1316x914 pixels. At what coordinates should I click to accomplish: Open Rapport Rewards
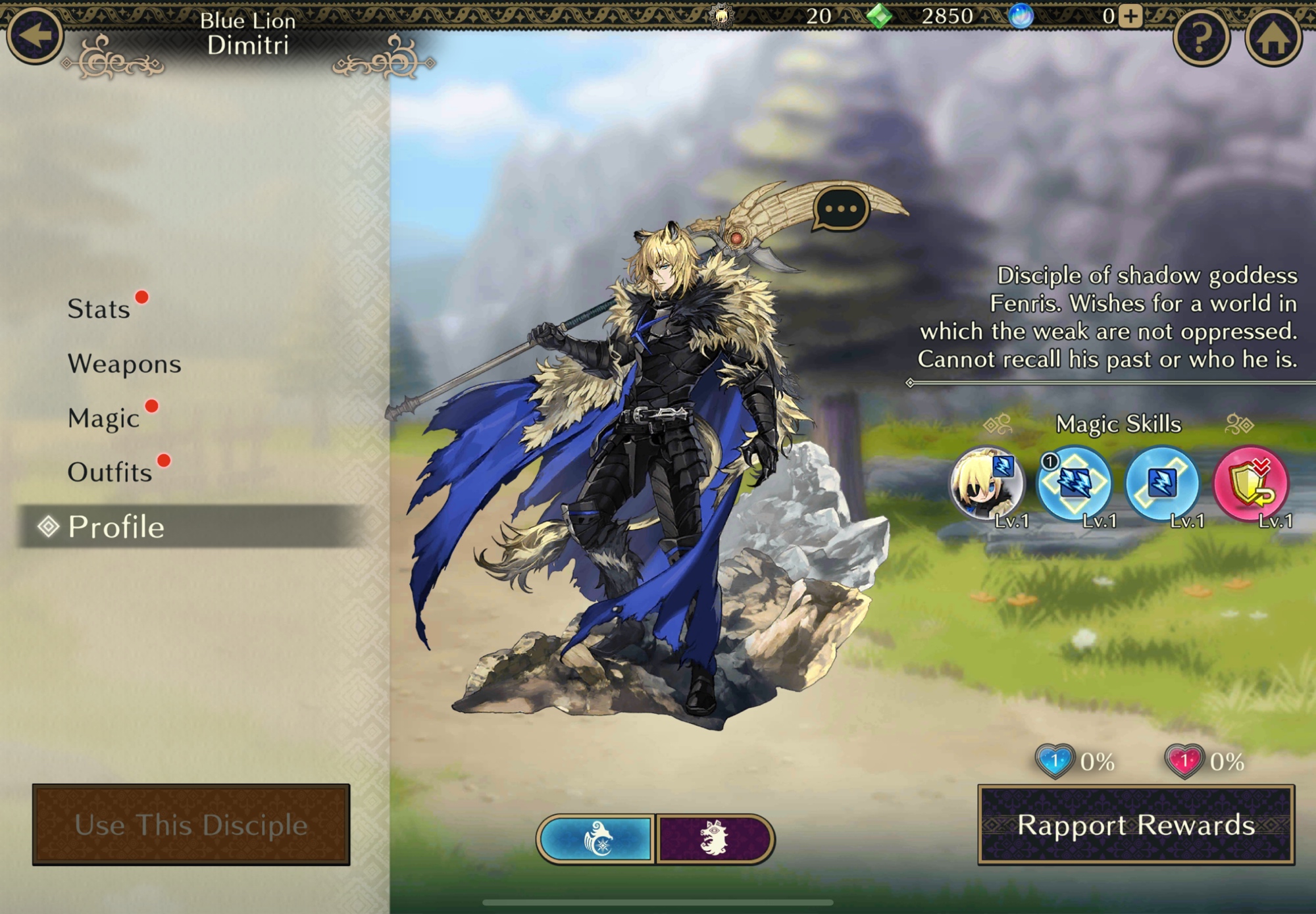[x=1136, y=825]
